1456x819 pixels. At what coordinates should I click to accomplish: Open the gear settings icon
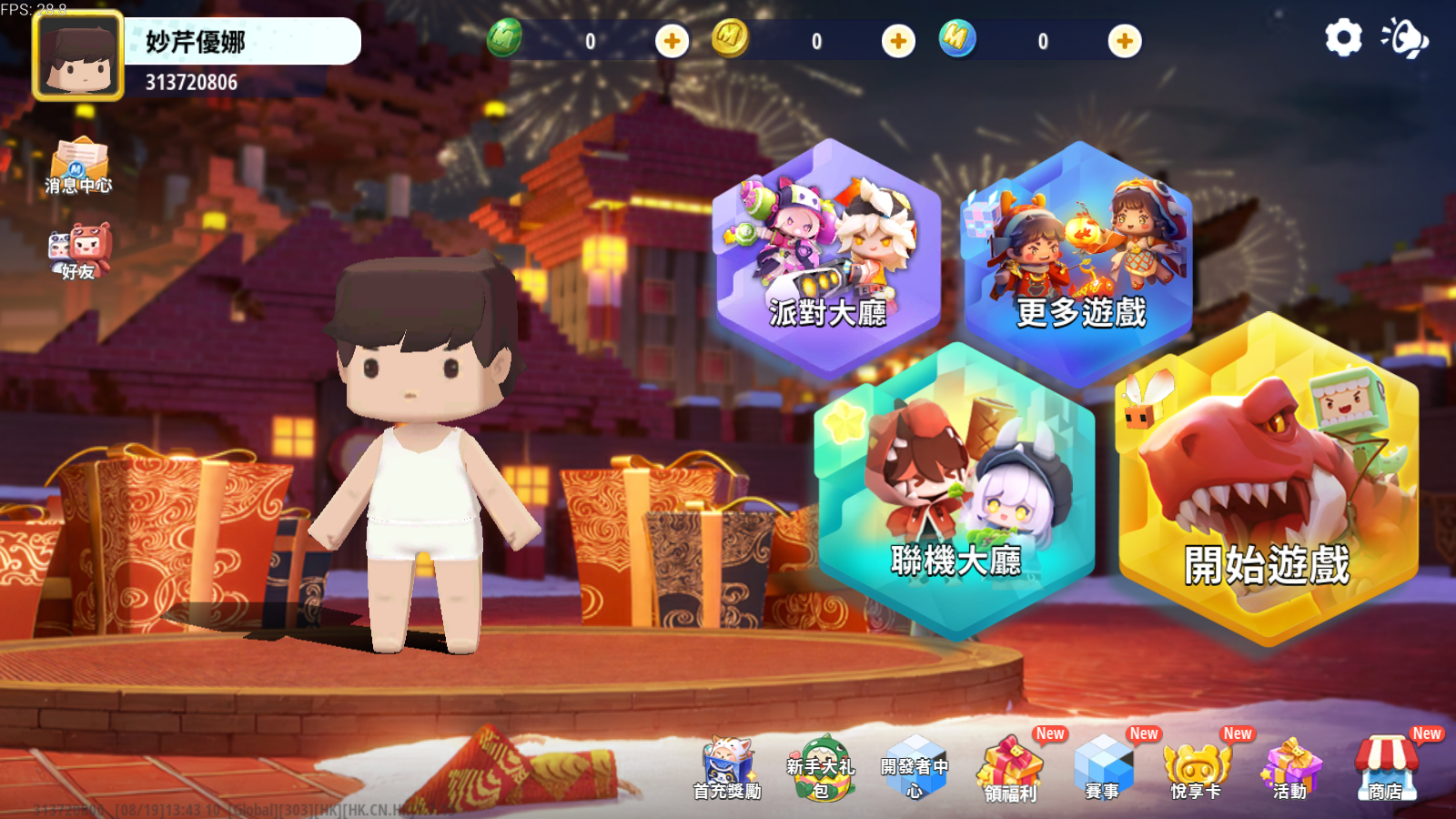pyautogui.click(x=1343, y=38)
